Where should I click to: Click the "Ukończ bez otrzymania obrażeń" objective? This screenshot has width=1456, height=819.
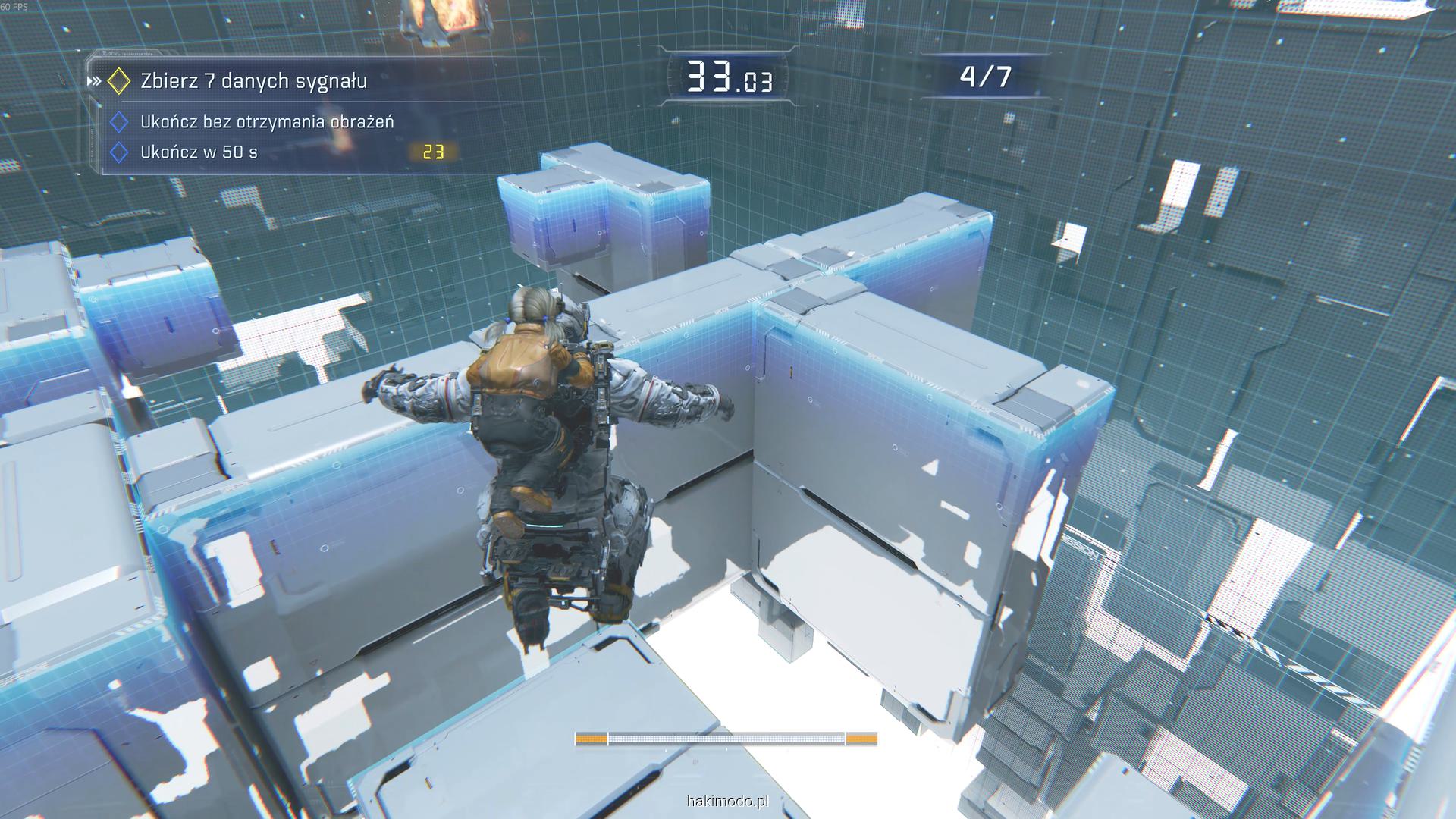pyautogui.click(x=266, y=122)
